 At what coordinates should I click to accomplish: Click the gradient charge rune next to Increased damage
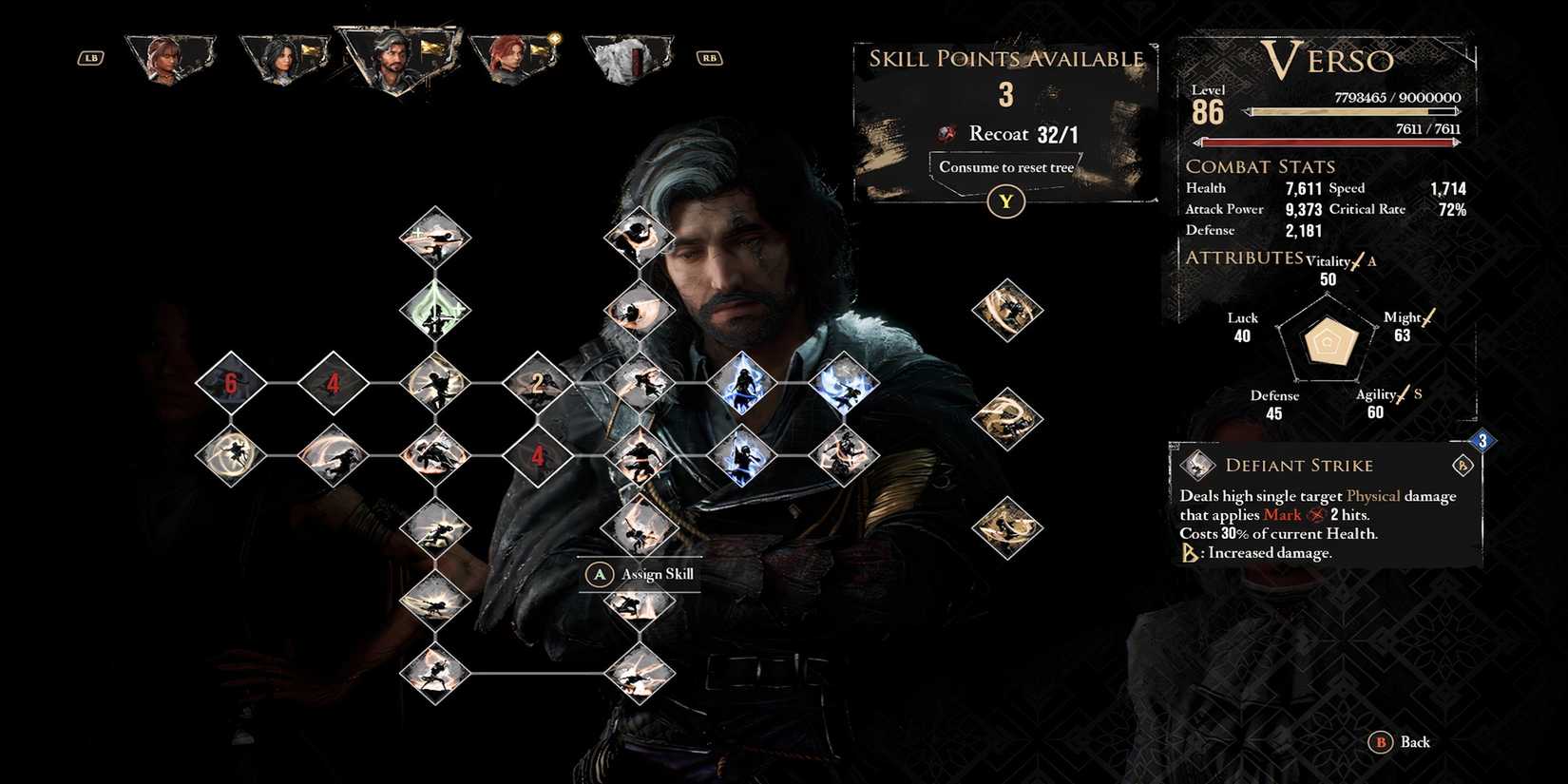pyautogui.click(x=1188, y=552)
